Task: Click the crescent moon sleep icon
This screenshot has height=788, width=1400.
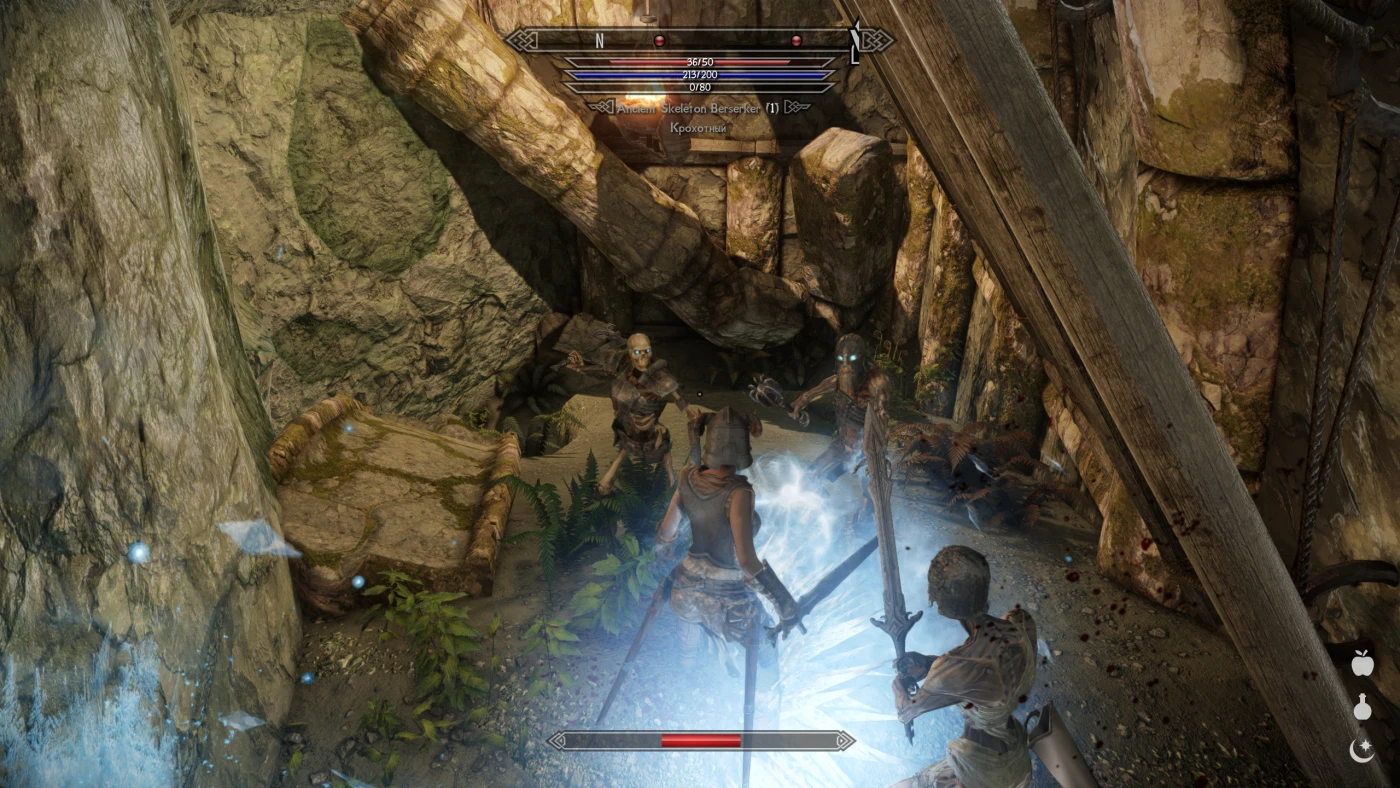Action: click(1361, 750)
